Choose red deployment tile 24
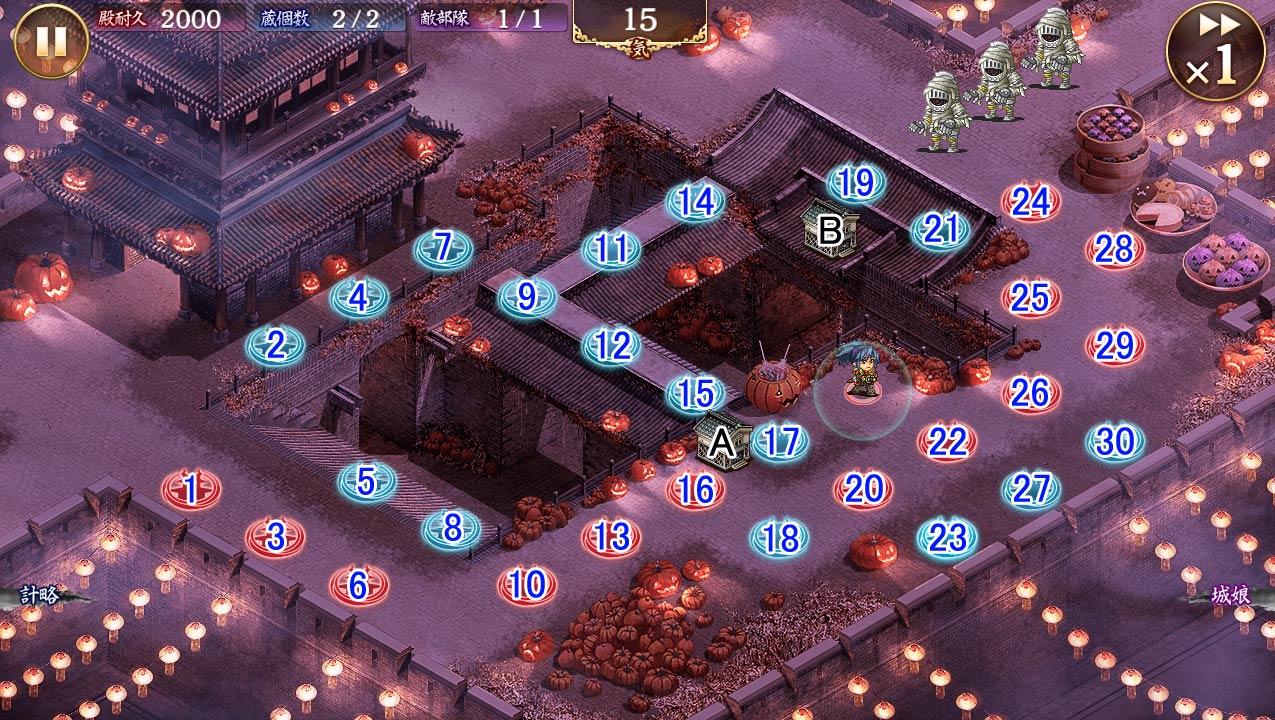1275x720 pixels. click(x=1030, y=203)
